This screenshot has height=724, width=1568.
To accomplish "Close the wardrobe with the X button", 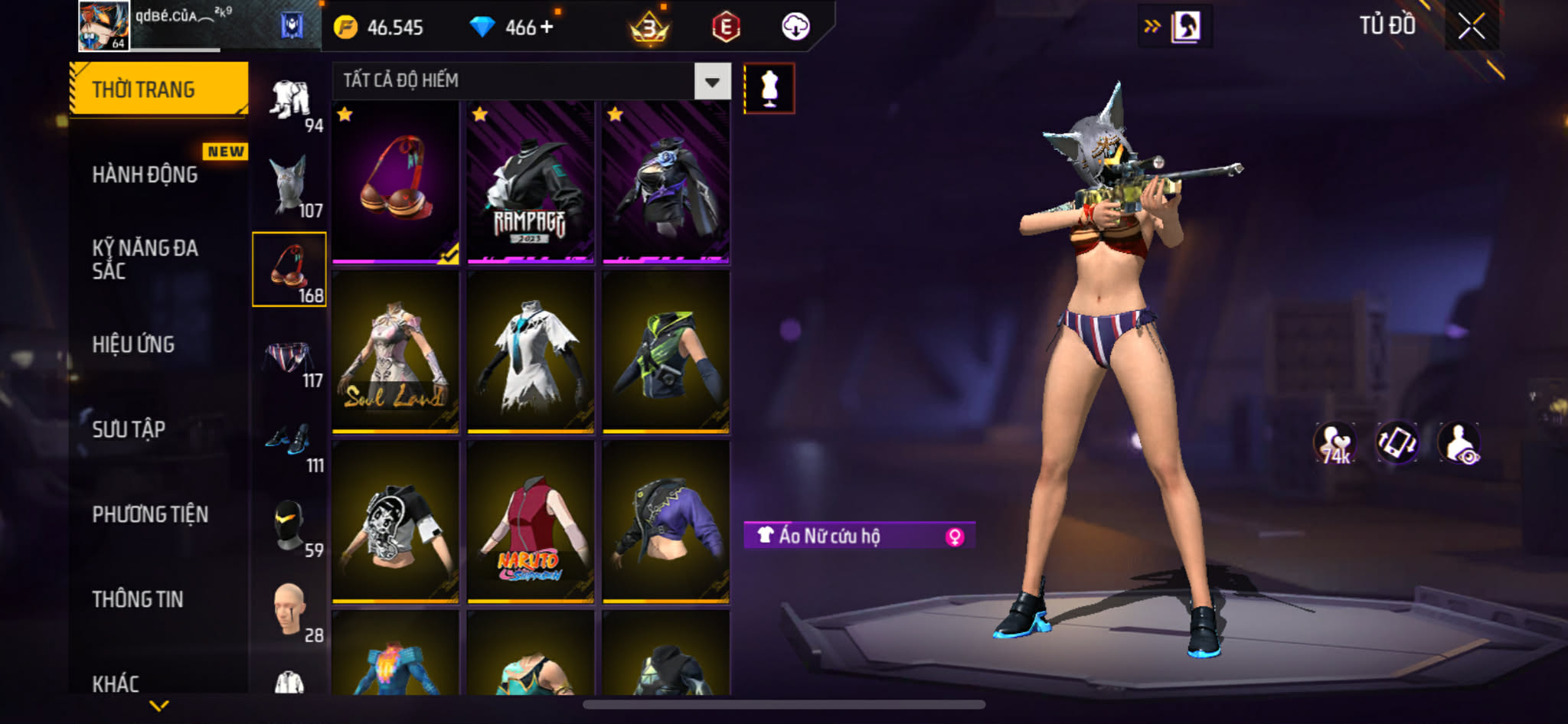I will point(1472,27).
